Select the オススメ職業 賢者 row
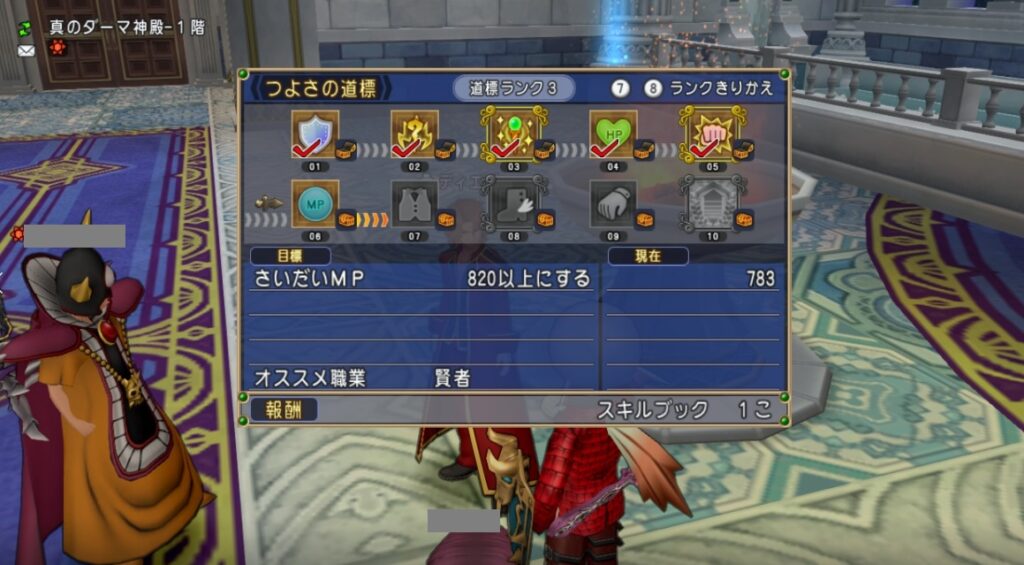The image size is (1024, 565). 421,378
